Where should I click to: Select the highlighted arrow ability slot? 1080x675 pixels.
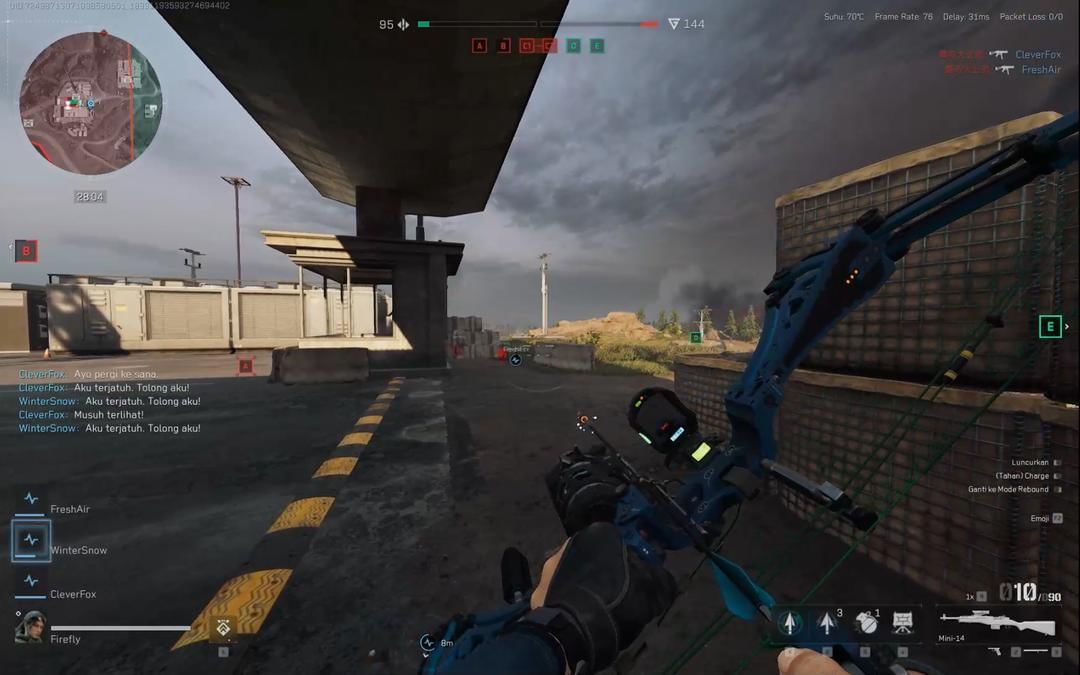pyautogui.click(x=790, y=623)
